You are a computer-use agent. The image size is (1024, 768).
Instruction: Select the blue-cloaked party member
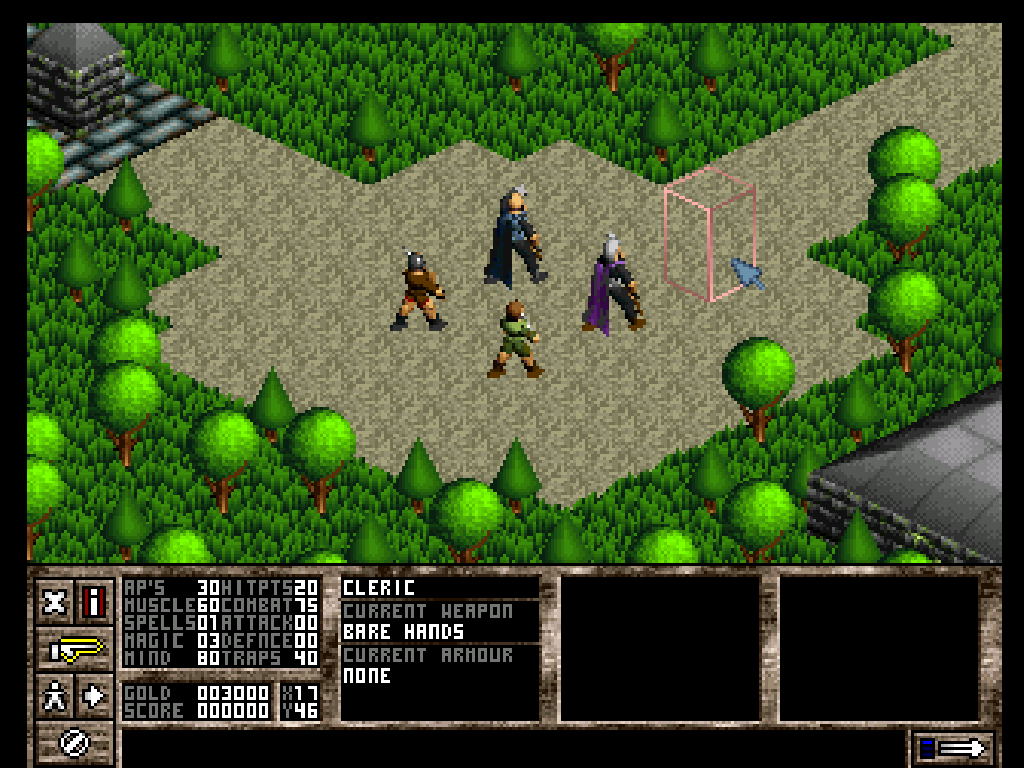pos(514,238)
